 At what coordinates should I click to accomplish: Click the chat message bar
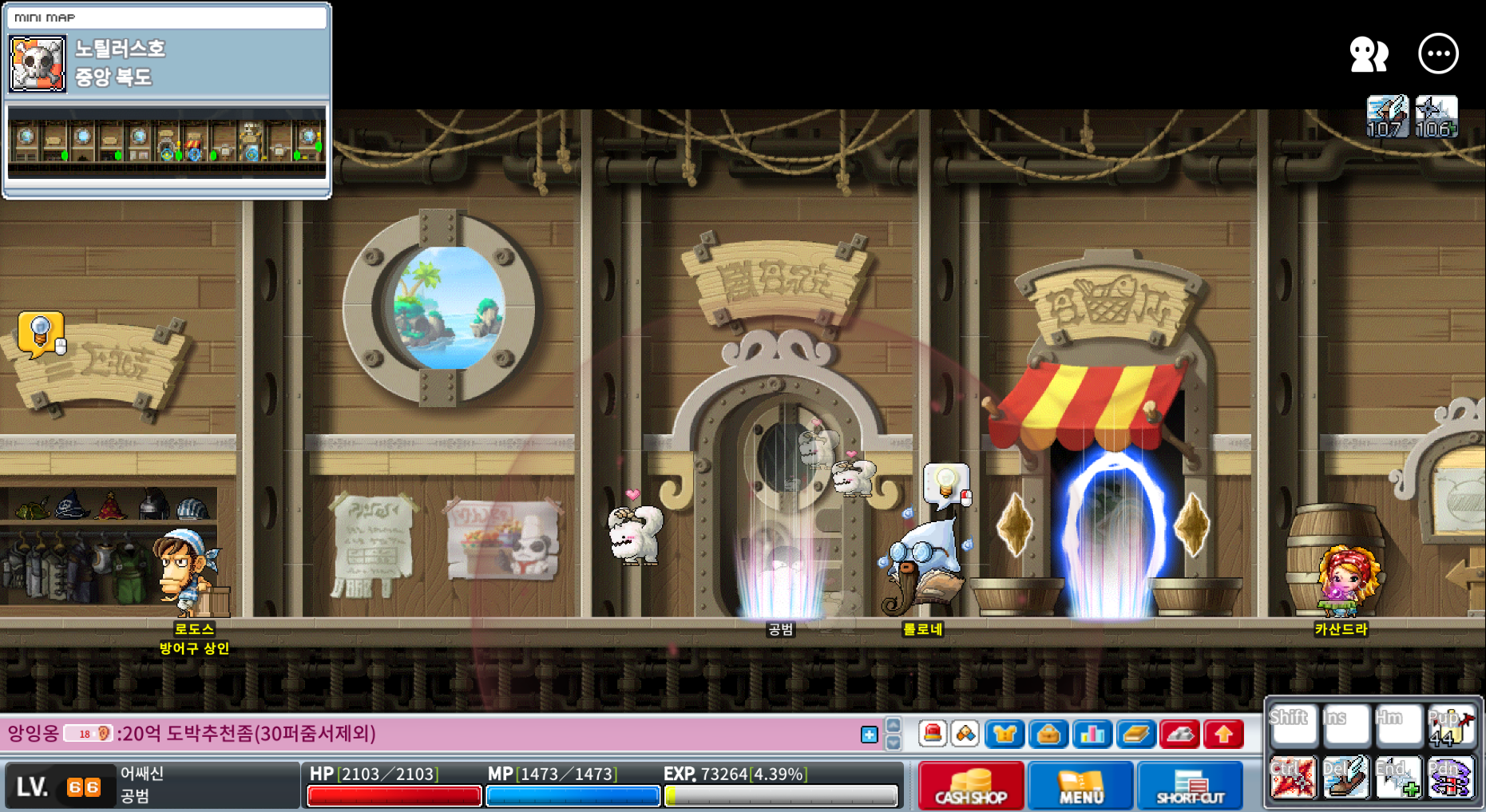[431, 733]
